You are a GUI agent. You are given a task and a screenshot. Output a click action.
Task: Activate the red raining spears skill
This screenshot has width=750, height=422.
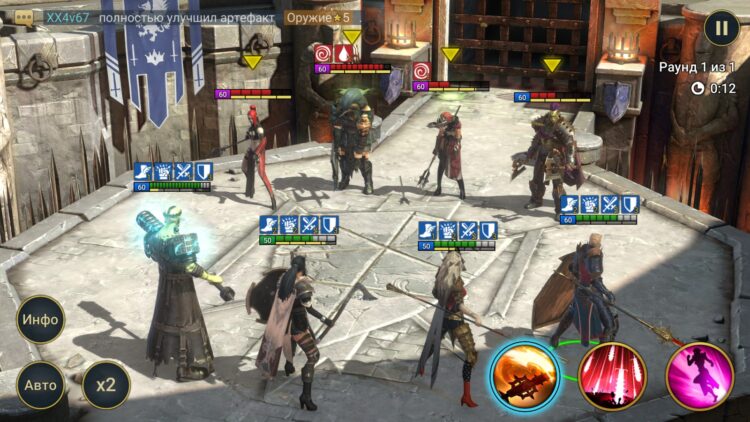[613, 377]
